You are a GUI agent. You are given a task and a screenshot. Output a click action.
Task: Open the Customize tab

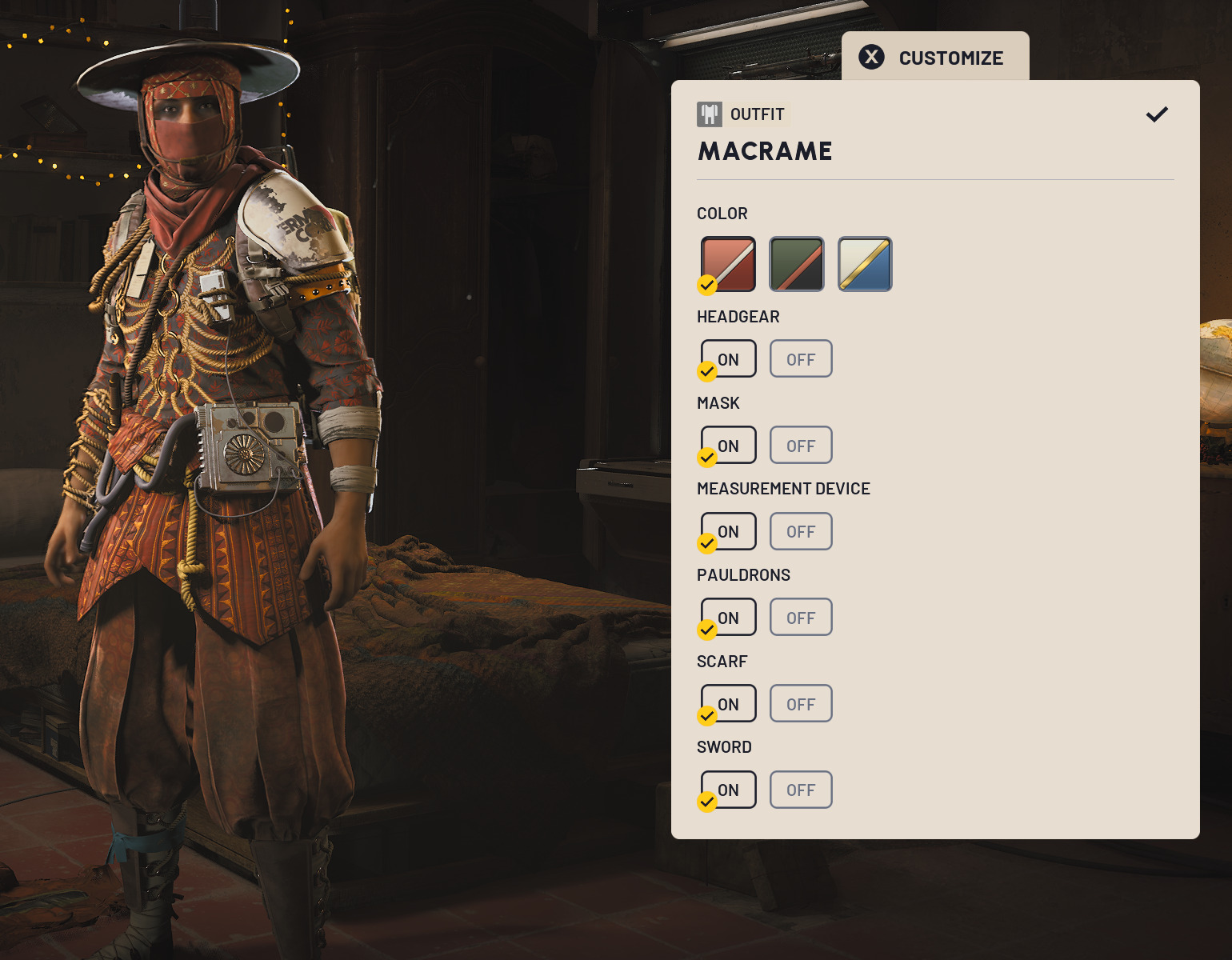click(x=935, y=58)
